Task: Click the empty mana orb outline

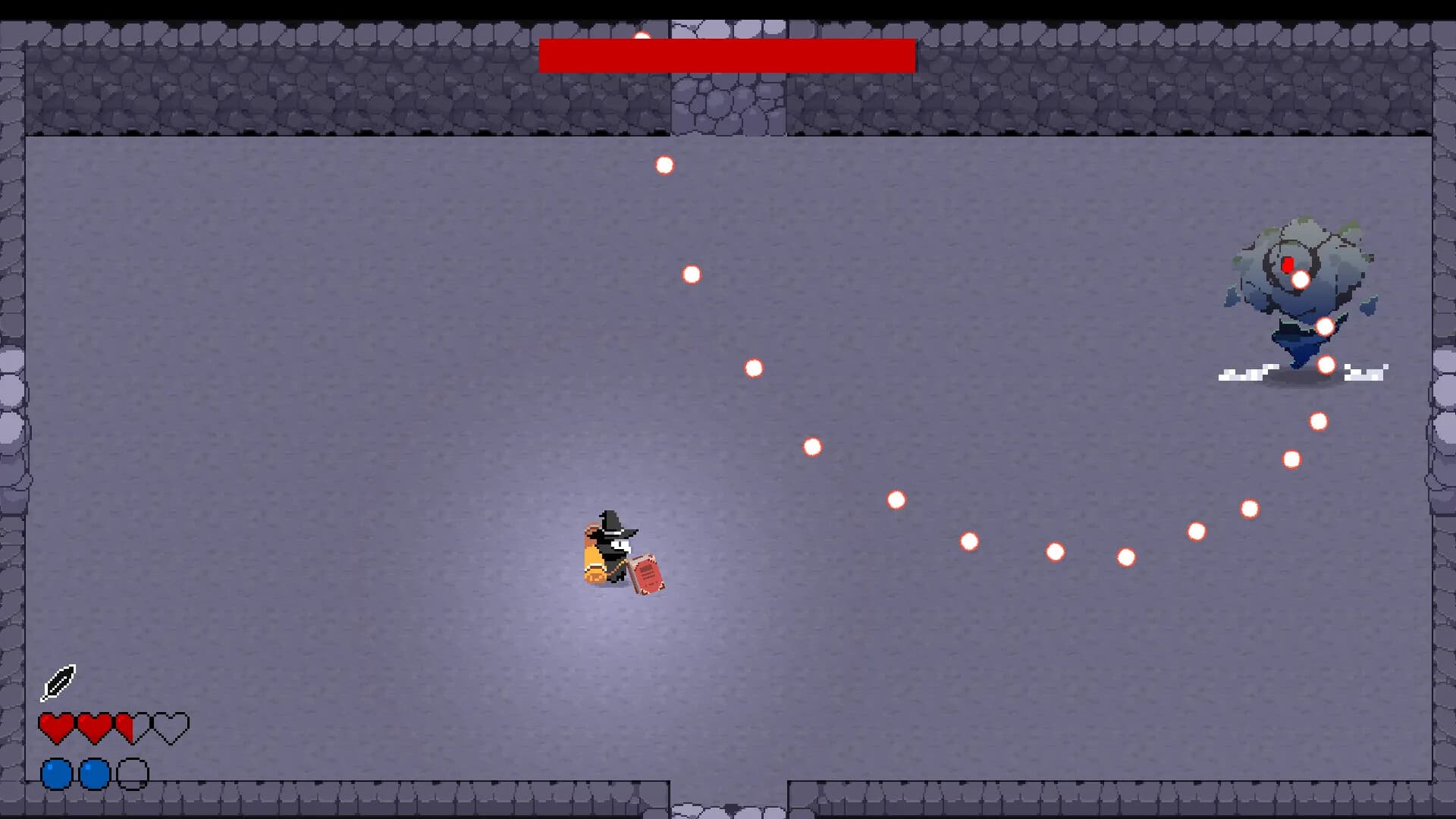Action: point(131,775)
